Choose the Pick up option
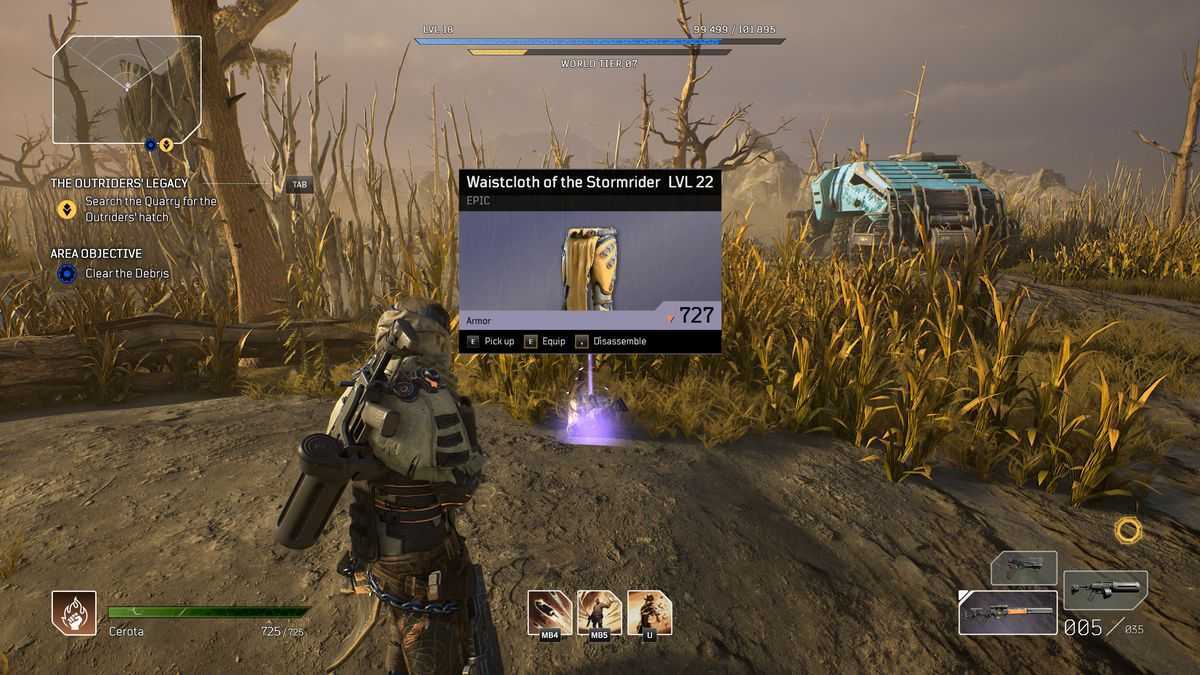 pyautogui.click(x=491, y=341)
